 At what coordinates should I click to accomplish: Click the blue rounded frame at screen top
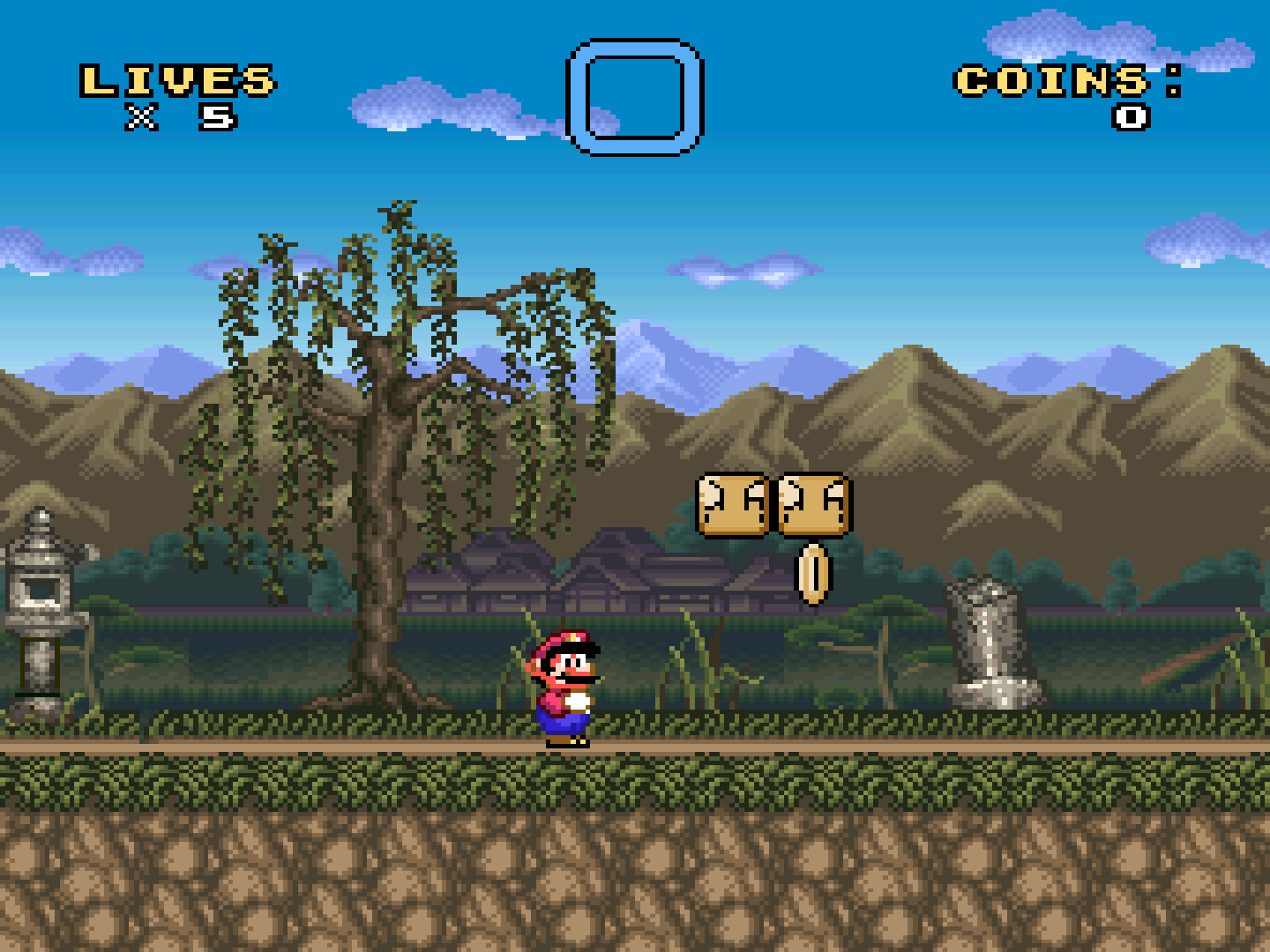coord(633,95)
